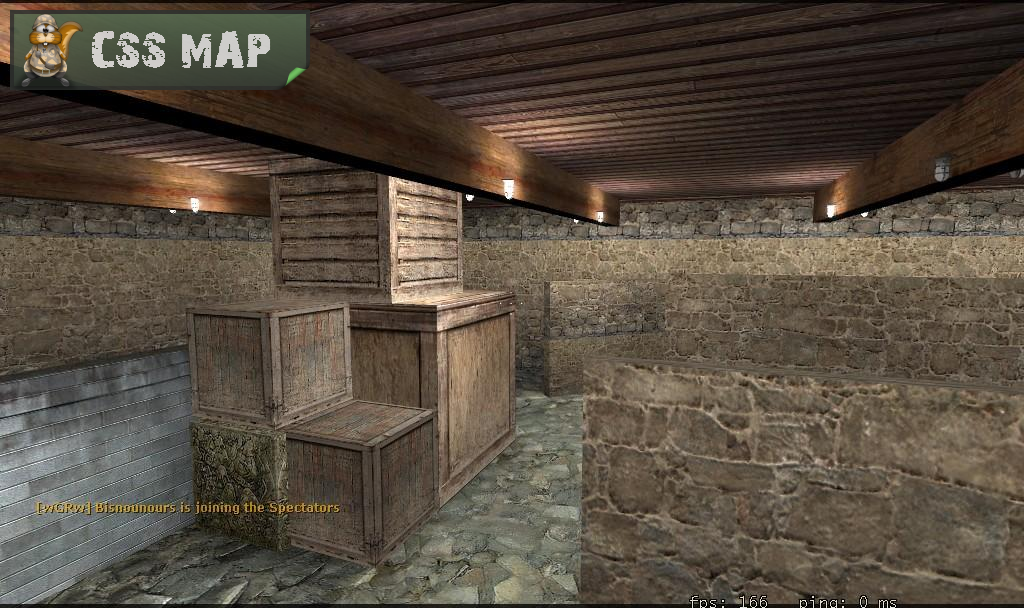
Task: Click the CSS MAP logo banner
Action: click(x=158, y=50)
